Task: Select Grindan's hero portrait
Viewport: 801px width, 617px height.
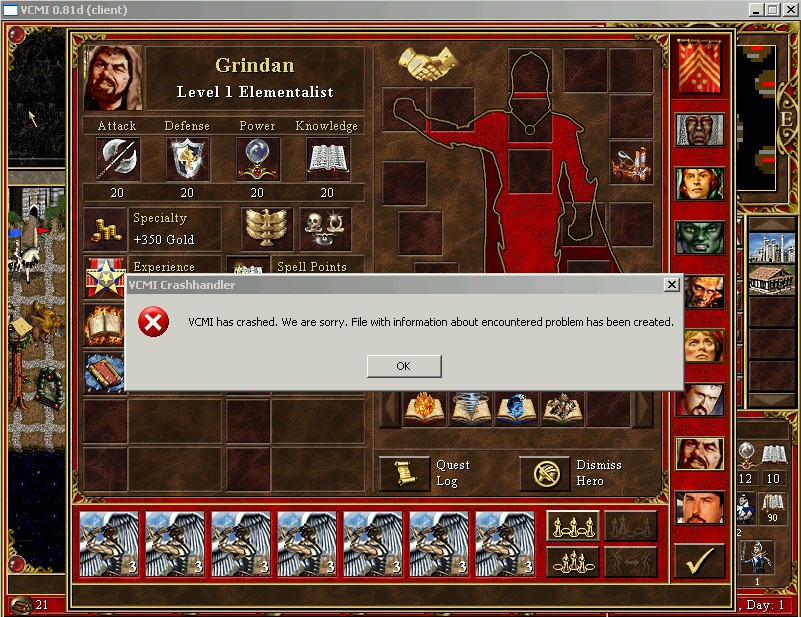Action: pos(113,78)
